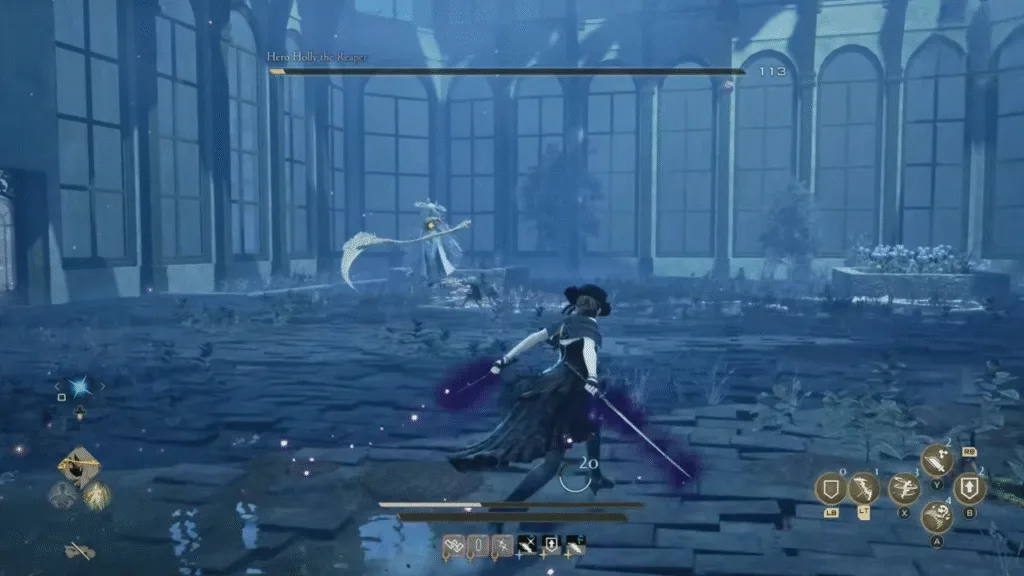Image resolution: width=1024 pixels, height=576 pixels.
Task: Pick the faded grey figure diamond icon
Action: click(x=61, y=495)
